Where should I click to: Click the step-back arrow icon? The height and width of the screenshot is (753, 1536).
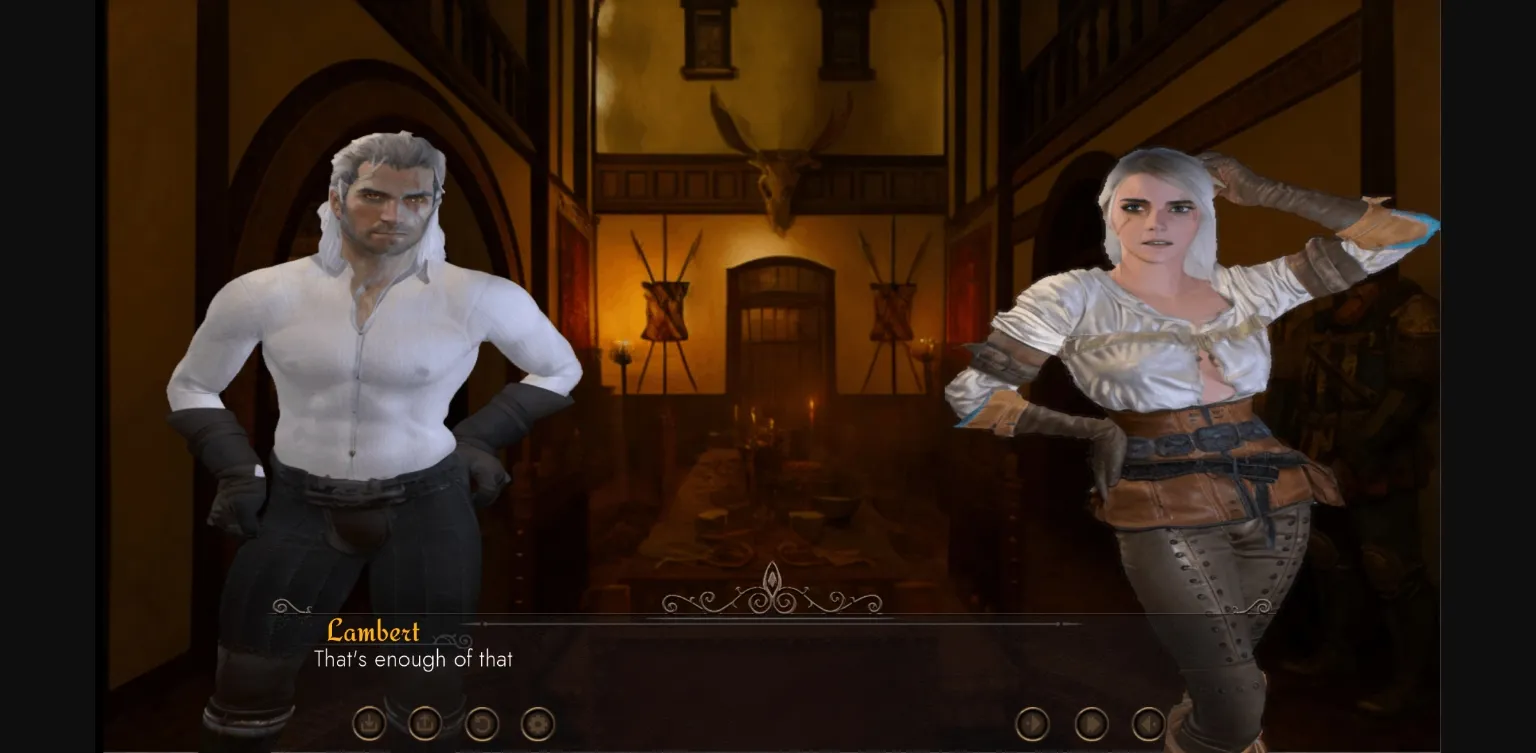point(1148,723)
